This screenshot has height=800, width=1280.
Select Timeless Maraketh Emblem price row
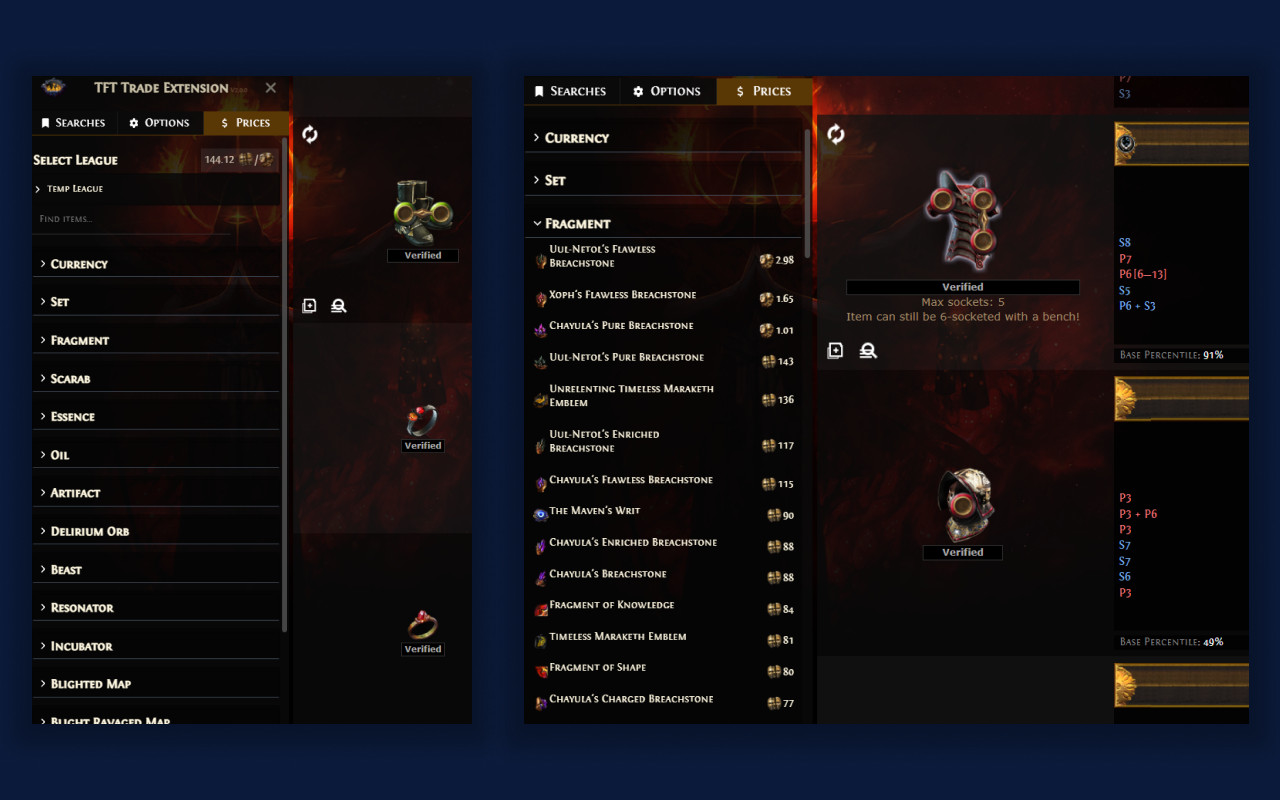tap(613, 636)
